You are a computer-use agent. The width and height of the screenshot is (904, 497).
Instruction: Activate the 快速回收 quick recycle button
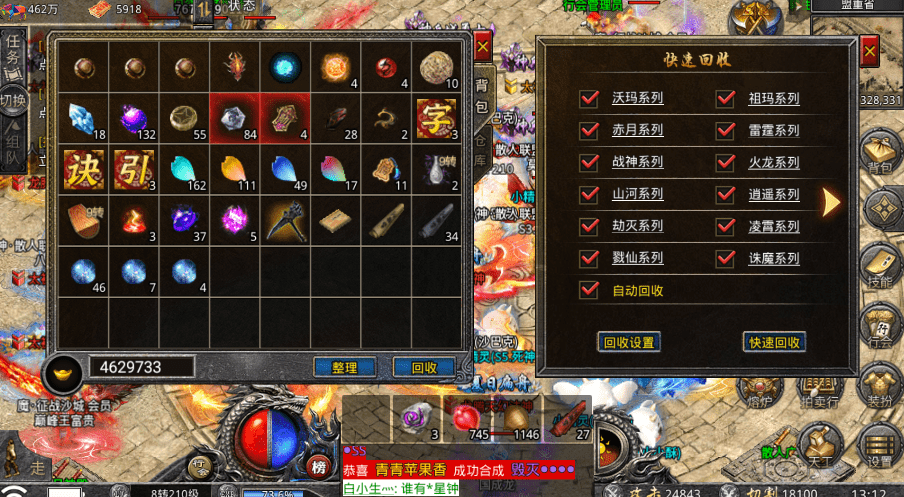tap(774, 342)
